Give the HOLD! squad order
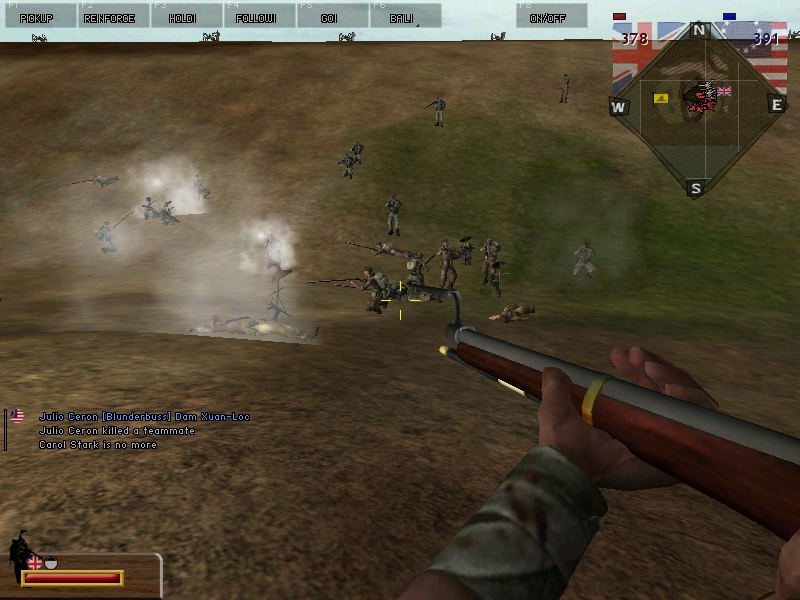The width and height of the screenshot is (800, 600). click(x=183, y=17)
